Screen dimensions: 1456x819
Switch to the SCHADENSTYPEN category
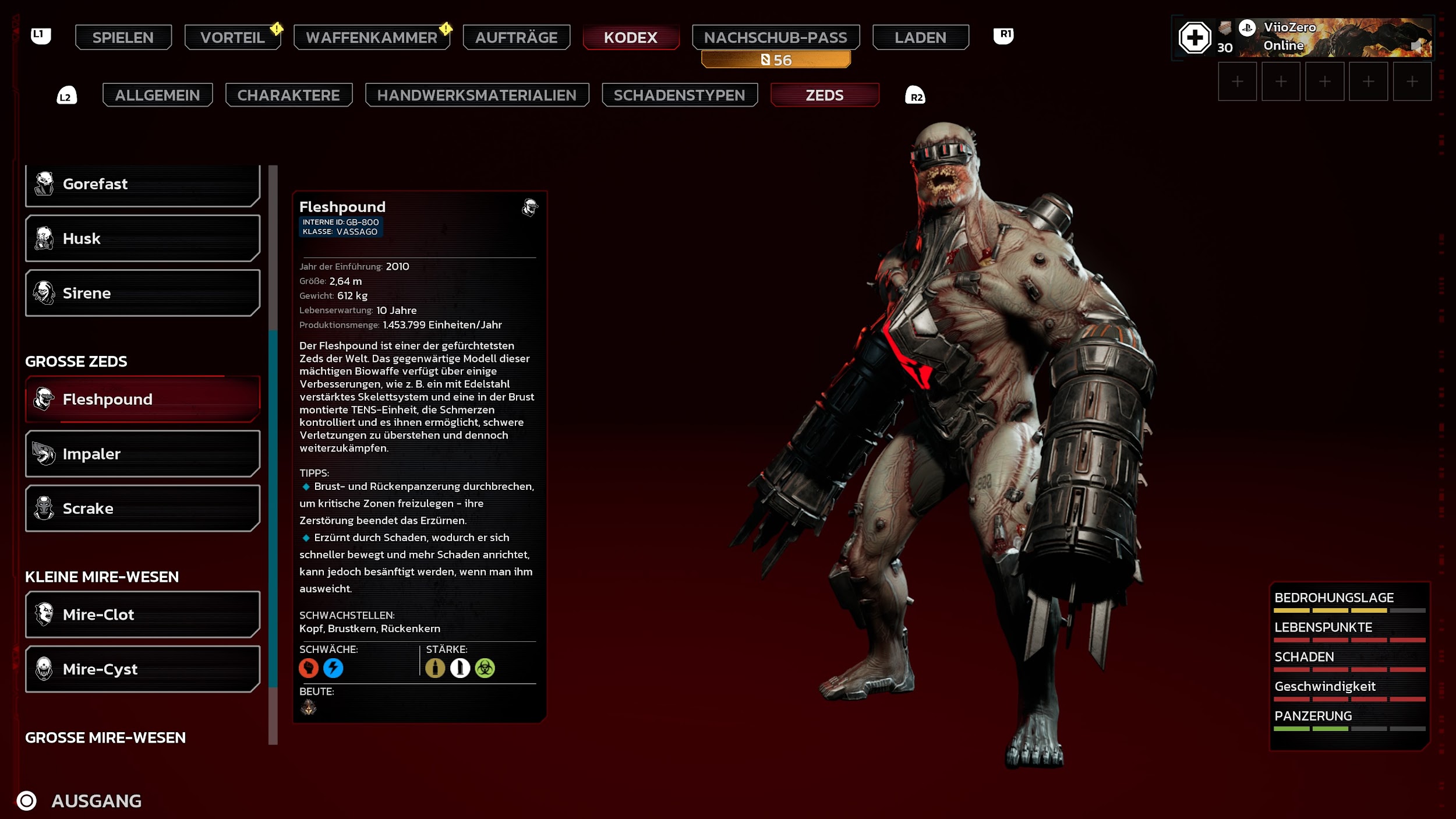(x=679, y=95)
